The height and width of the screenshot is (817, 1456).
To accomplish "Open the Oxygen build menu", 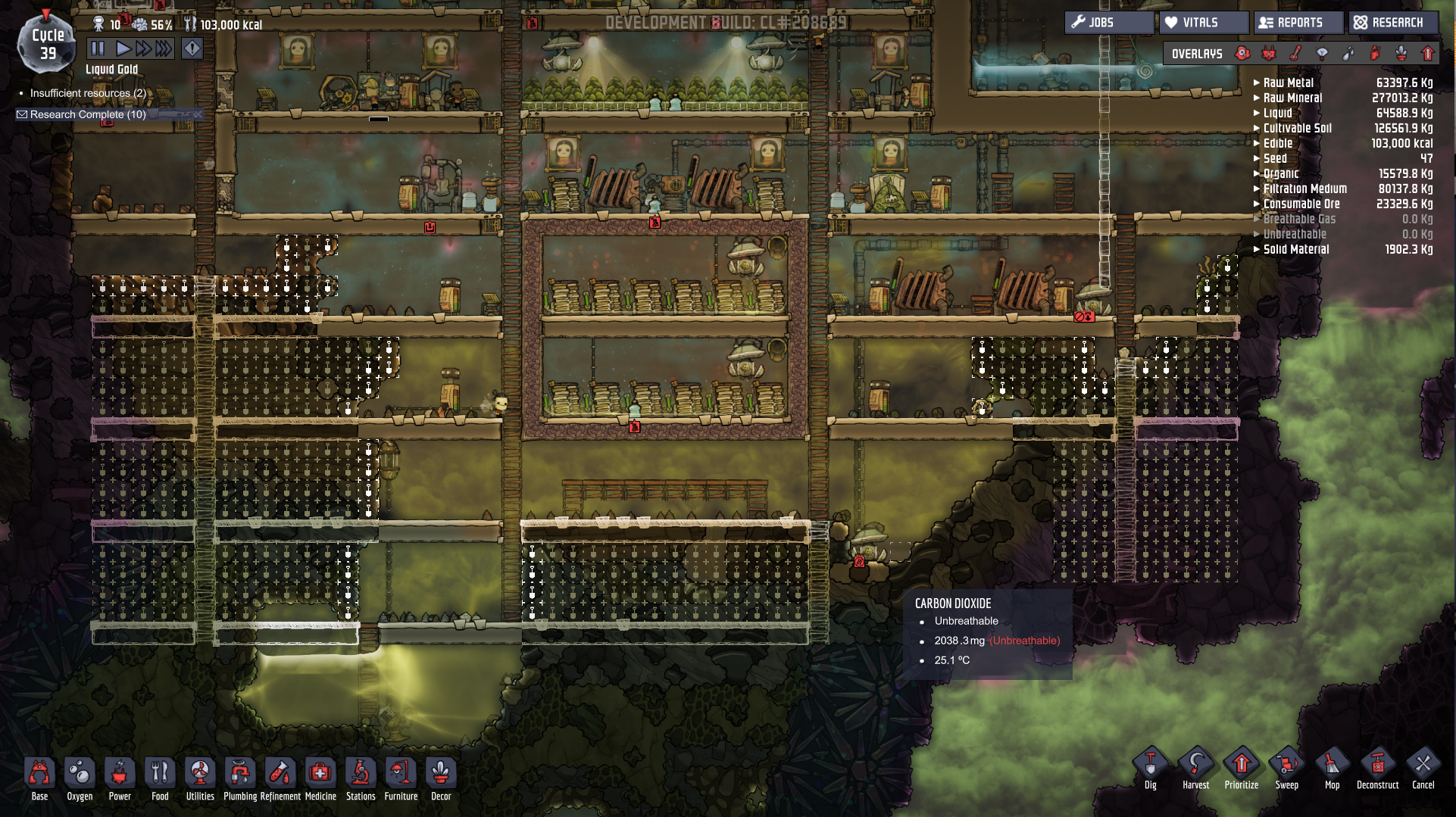I will pos(80,778).
